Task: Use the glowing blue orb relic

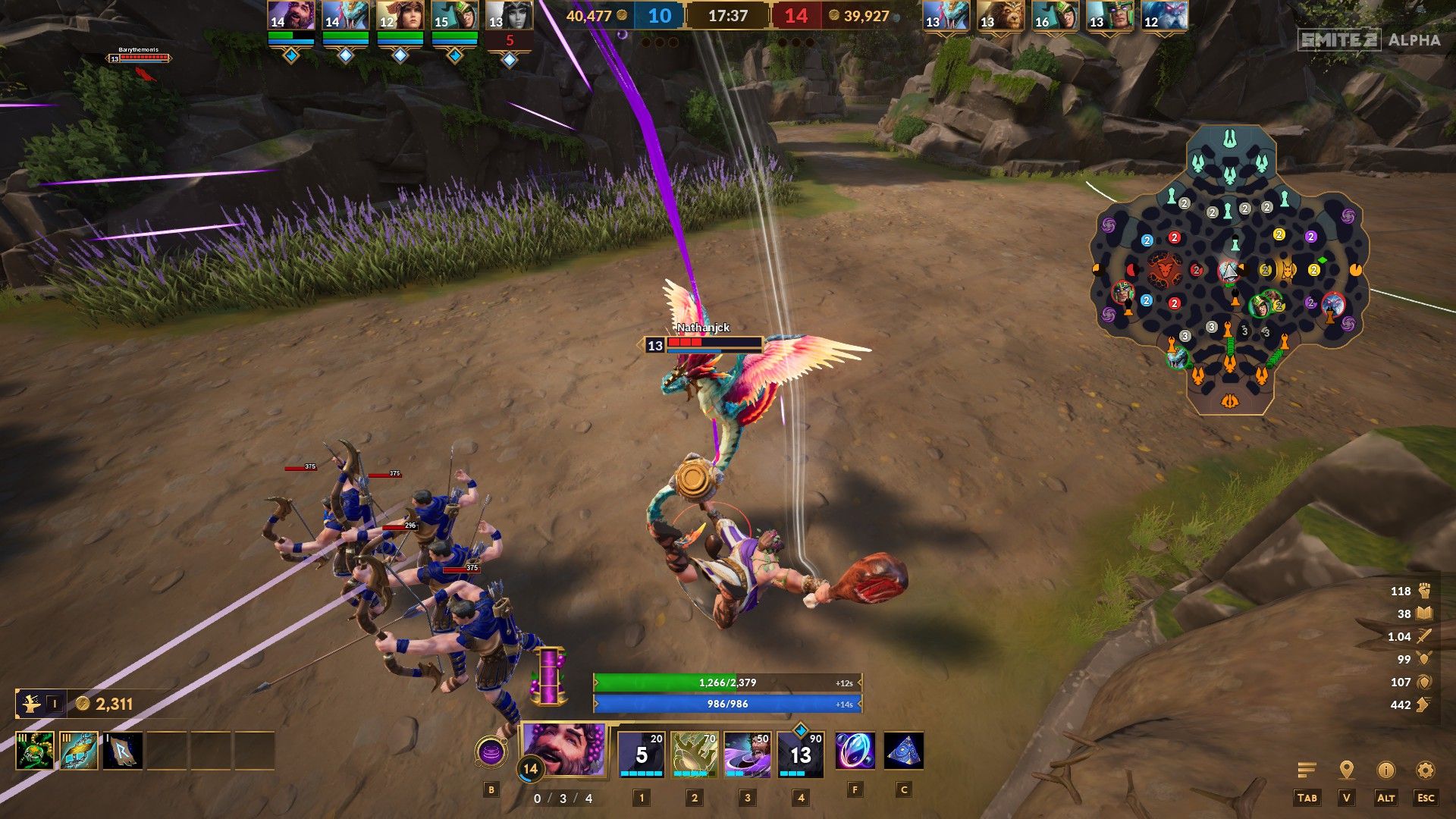Action: 855,751
